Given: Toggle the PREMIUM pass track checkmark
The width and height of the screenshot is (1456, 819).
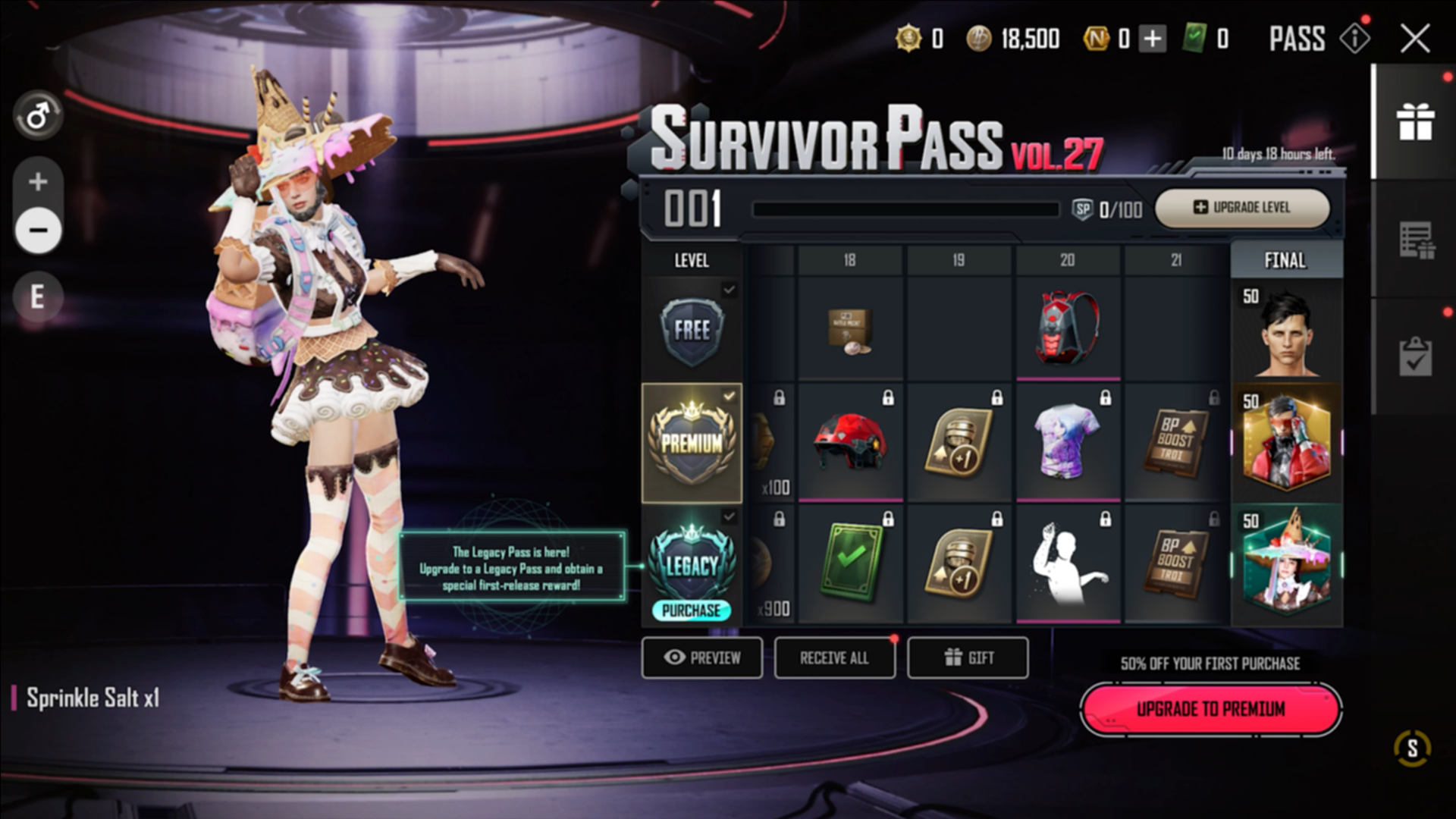Looking at the screenshot, I should point(729,394).
